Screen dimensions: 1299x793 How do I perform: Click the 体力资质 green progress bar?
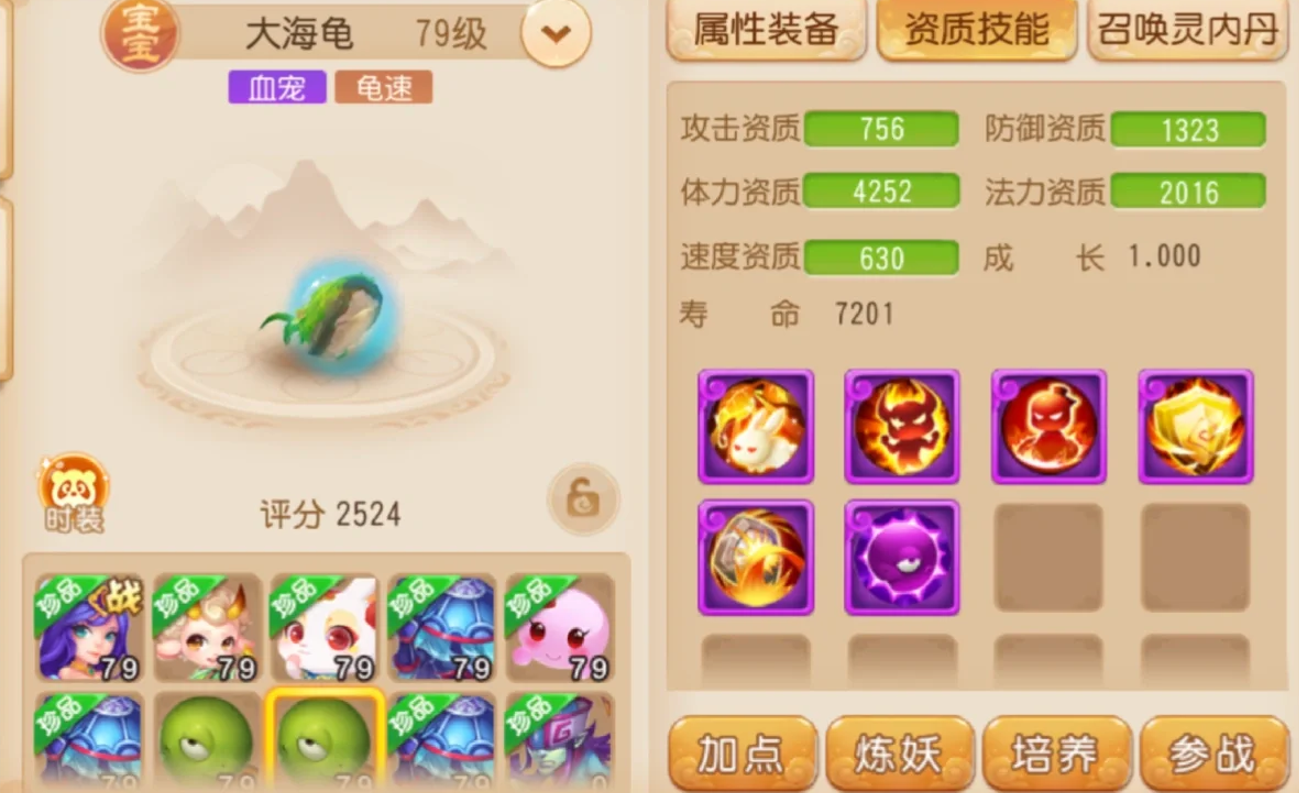pos(881,192)
